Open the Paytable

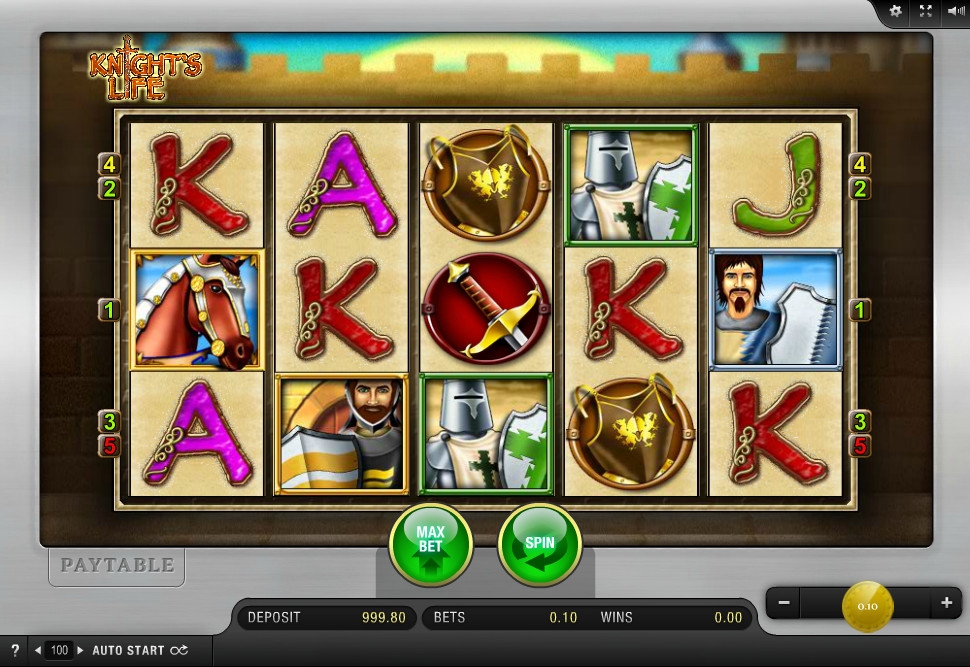click(117, 565)
